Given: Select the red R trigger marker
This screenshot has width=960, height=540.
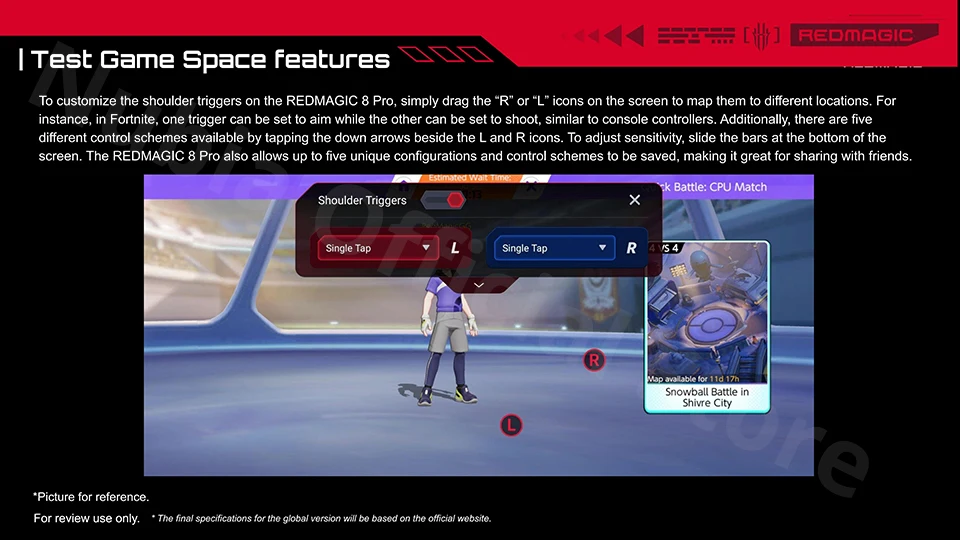Looking at the screenshot, I should click(594, 360).
